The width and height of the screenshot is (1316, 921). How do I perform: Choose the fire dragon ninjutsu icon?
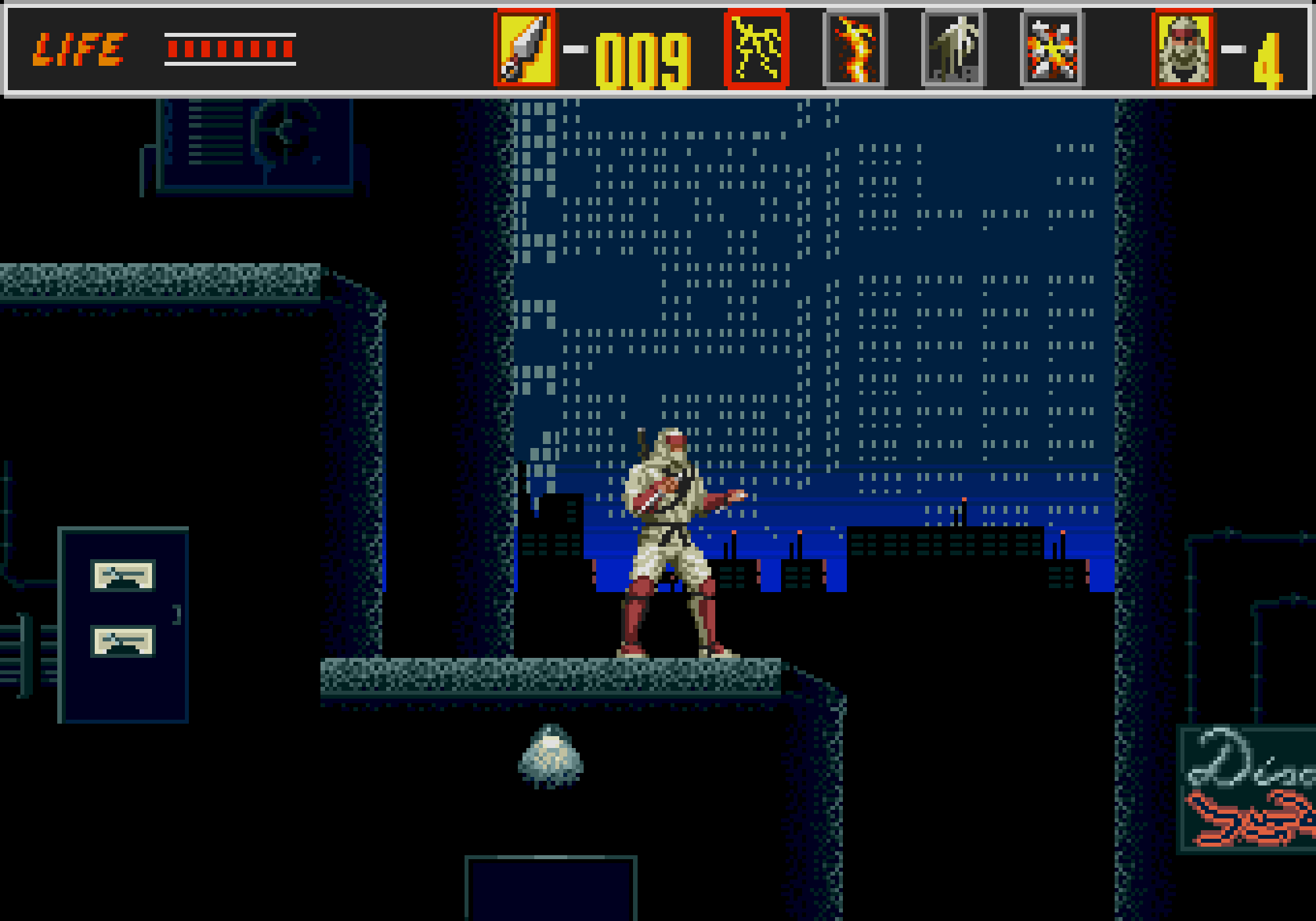[855, 49]
